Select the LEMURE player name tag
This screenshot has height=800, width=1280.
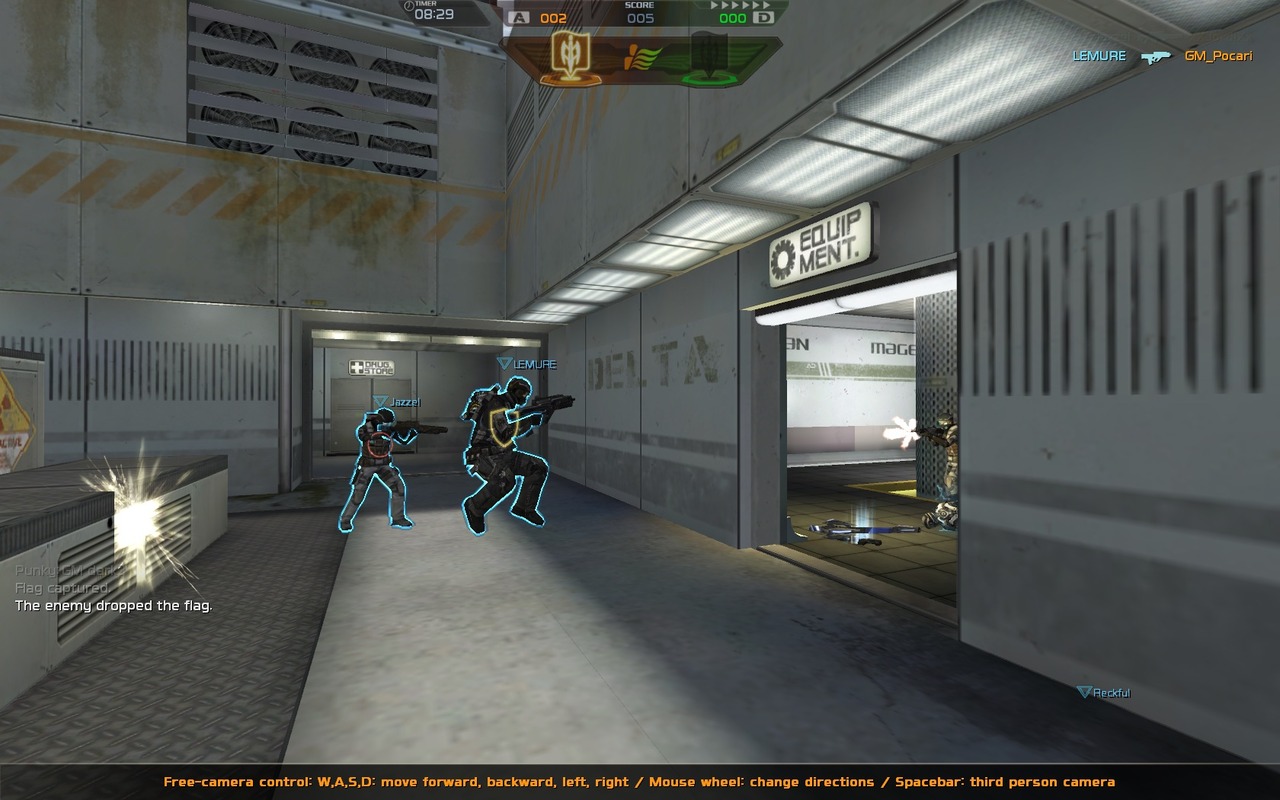click(527, 364)
